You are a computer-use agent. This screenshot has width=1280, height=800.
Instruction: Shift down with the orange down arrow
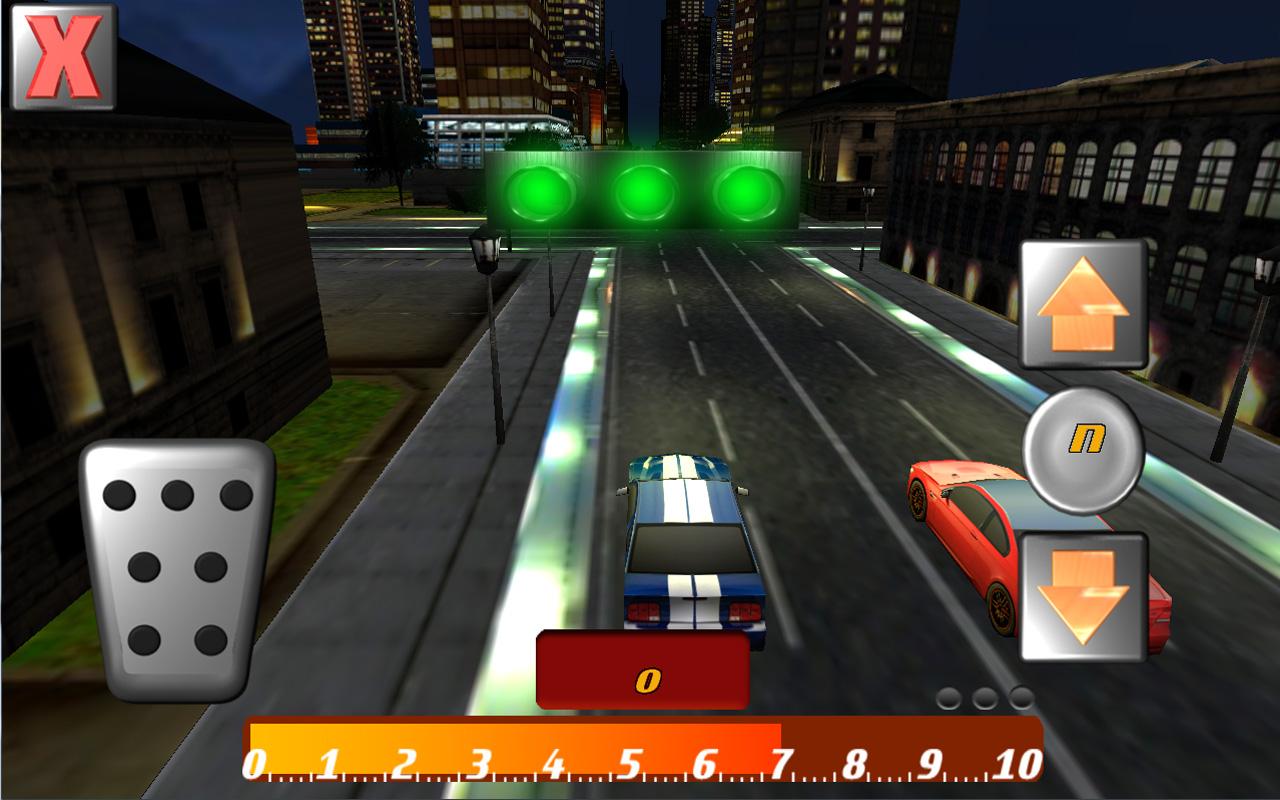click(1083, 596)
